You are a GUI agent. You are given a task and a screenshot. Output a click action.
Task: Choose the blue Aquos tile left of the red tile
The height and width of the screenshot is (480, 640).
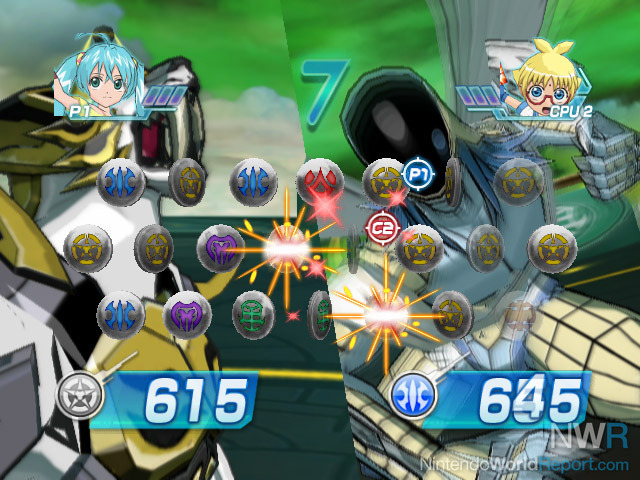(254, 182)
